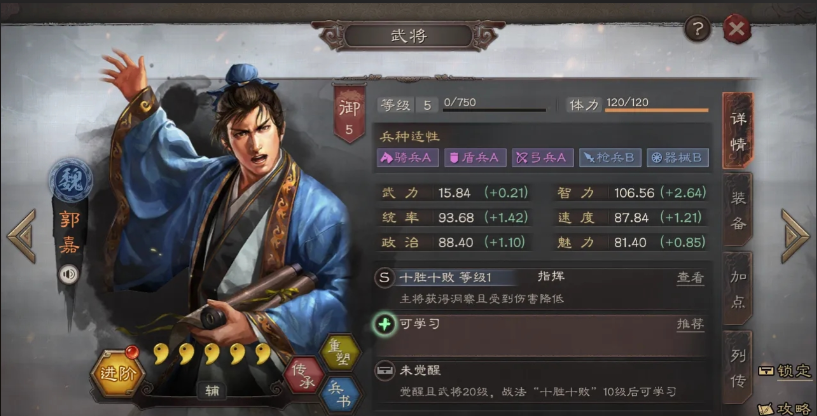Select the 器械B siege aptitude badge
This screenshot has height=416, width=817.
678,157
